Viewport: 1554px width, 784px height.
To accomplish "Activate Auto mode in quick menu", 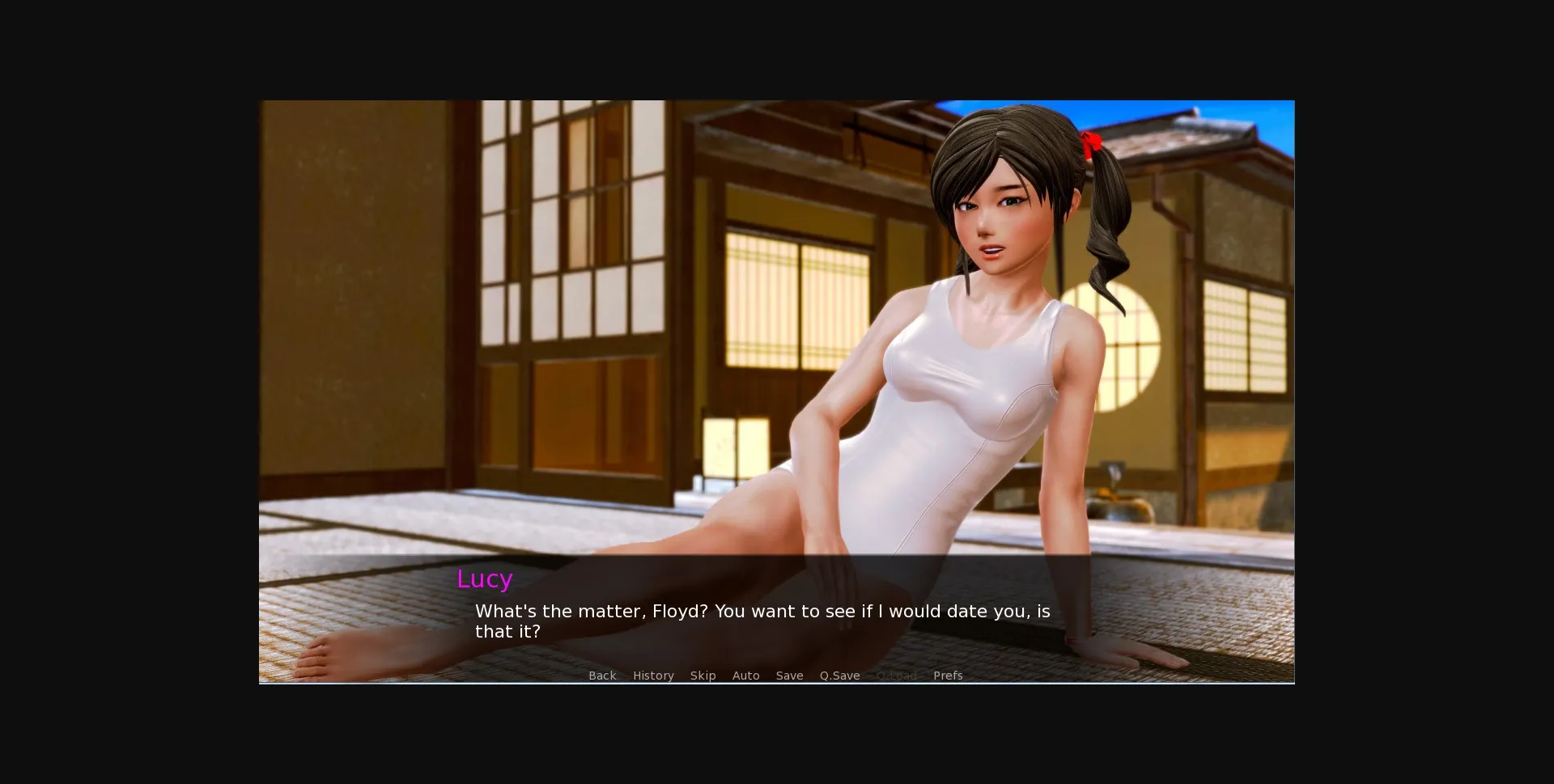I will click(x=746, y=676).
